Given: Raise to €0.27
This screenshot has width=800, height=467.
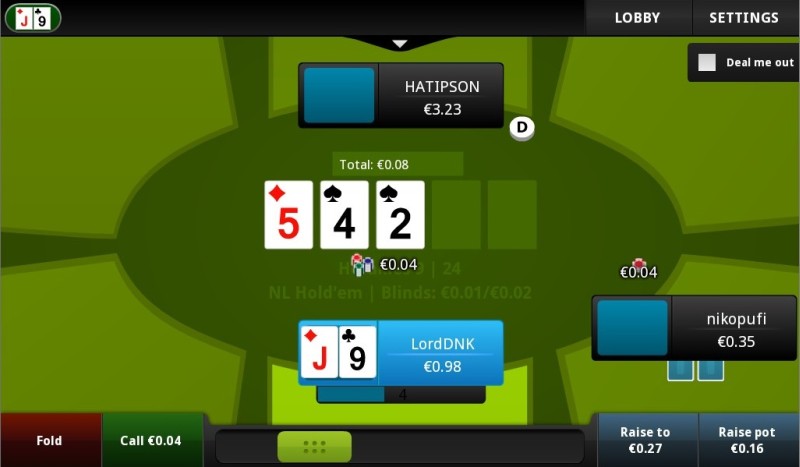Looking at the screenshot, I should point(645,440).
